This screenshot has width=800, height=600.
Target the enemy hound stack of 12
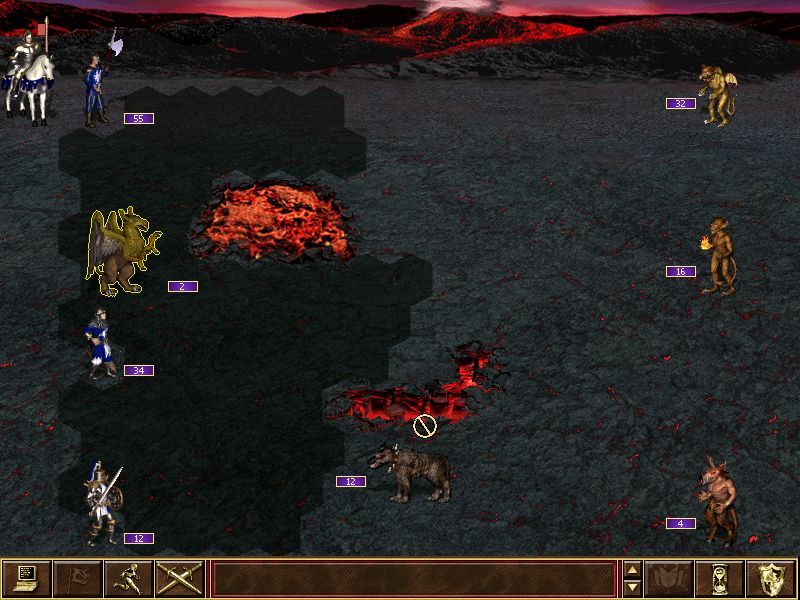coord(409,474)
